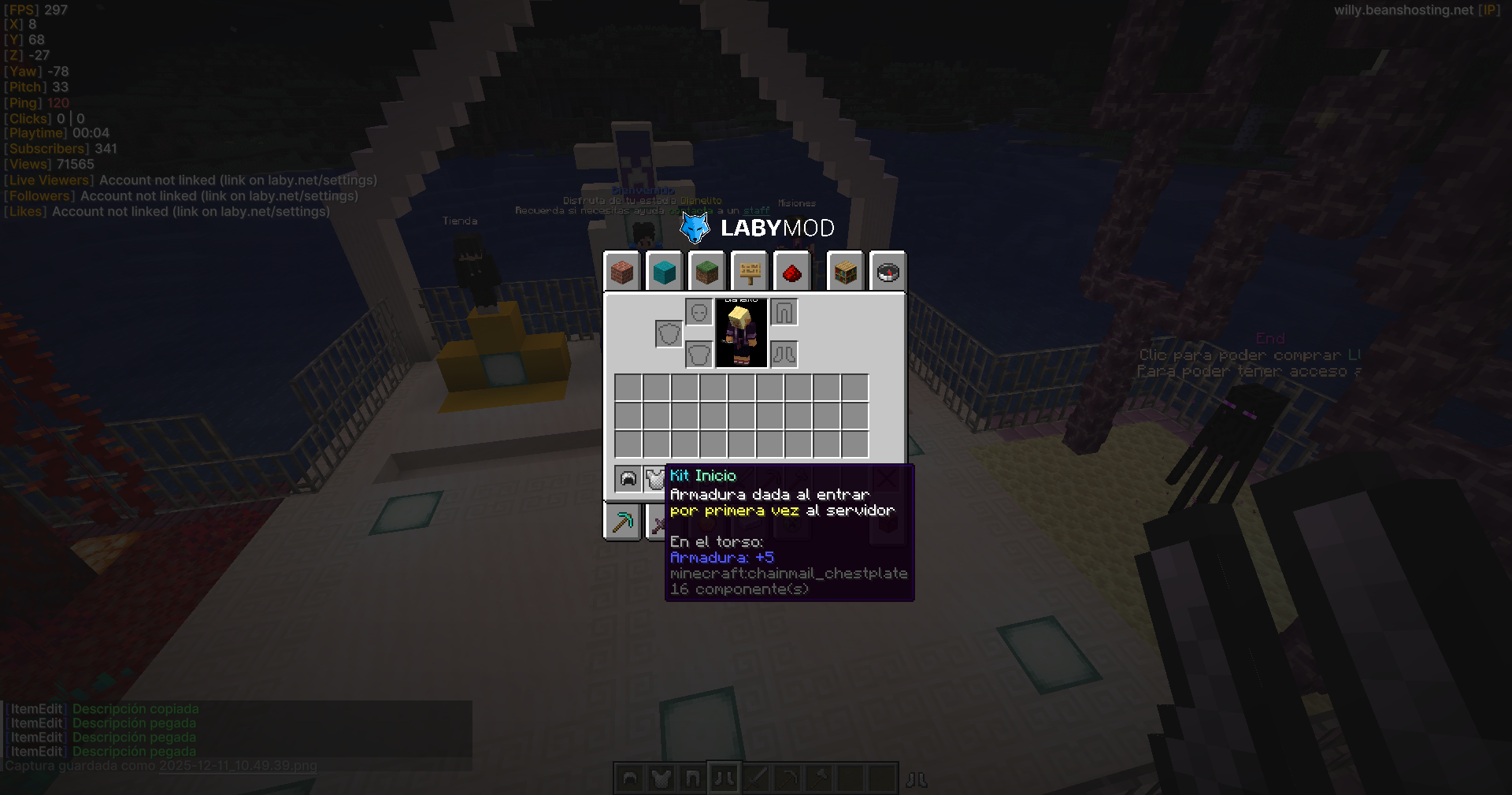Open the Building Blocks creative tab
The image size is (1512, 795).
click(x=622, y=271)
